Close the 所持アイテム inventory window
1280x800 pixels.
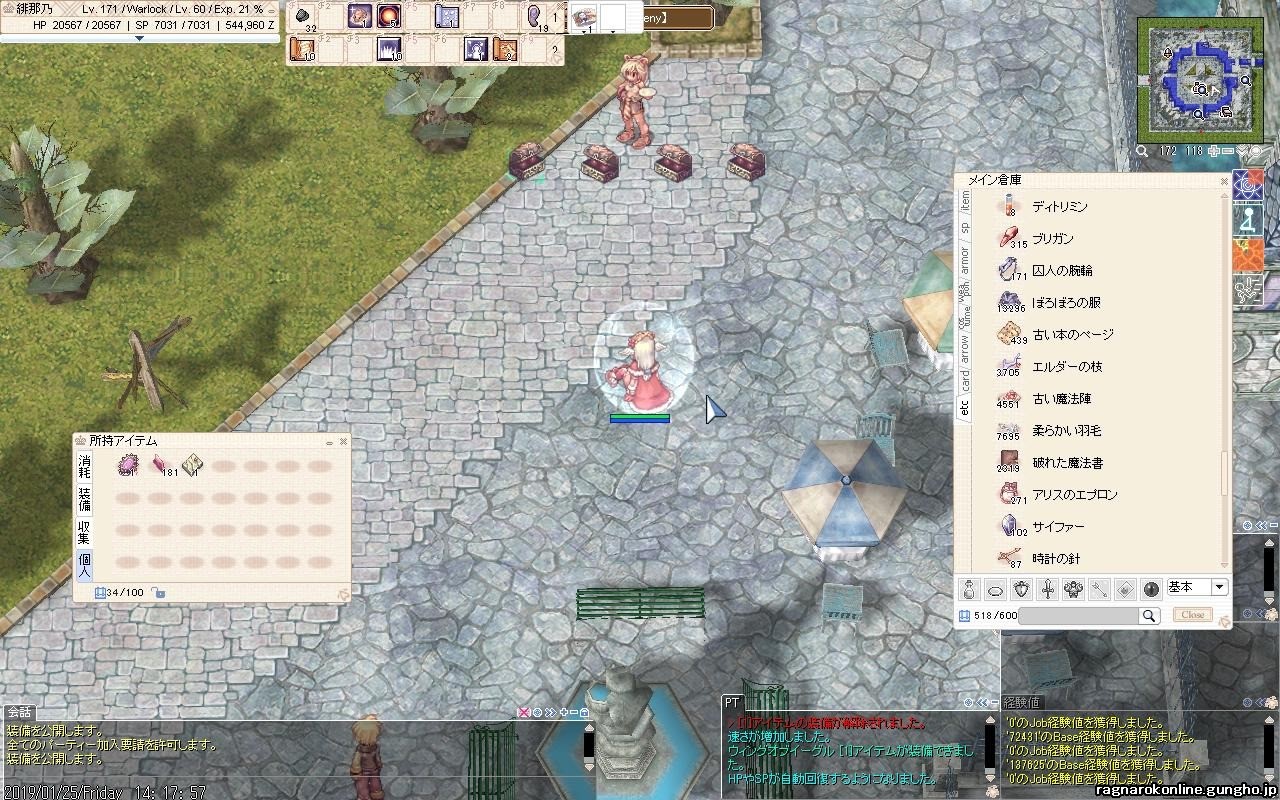click(344, 441)
